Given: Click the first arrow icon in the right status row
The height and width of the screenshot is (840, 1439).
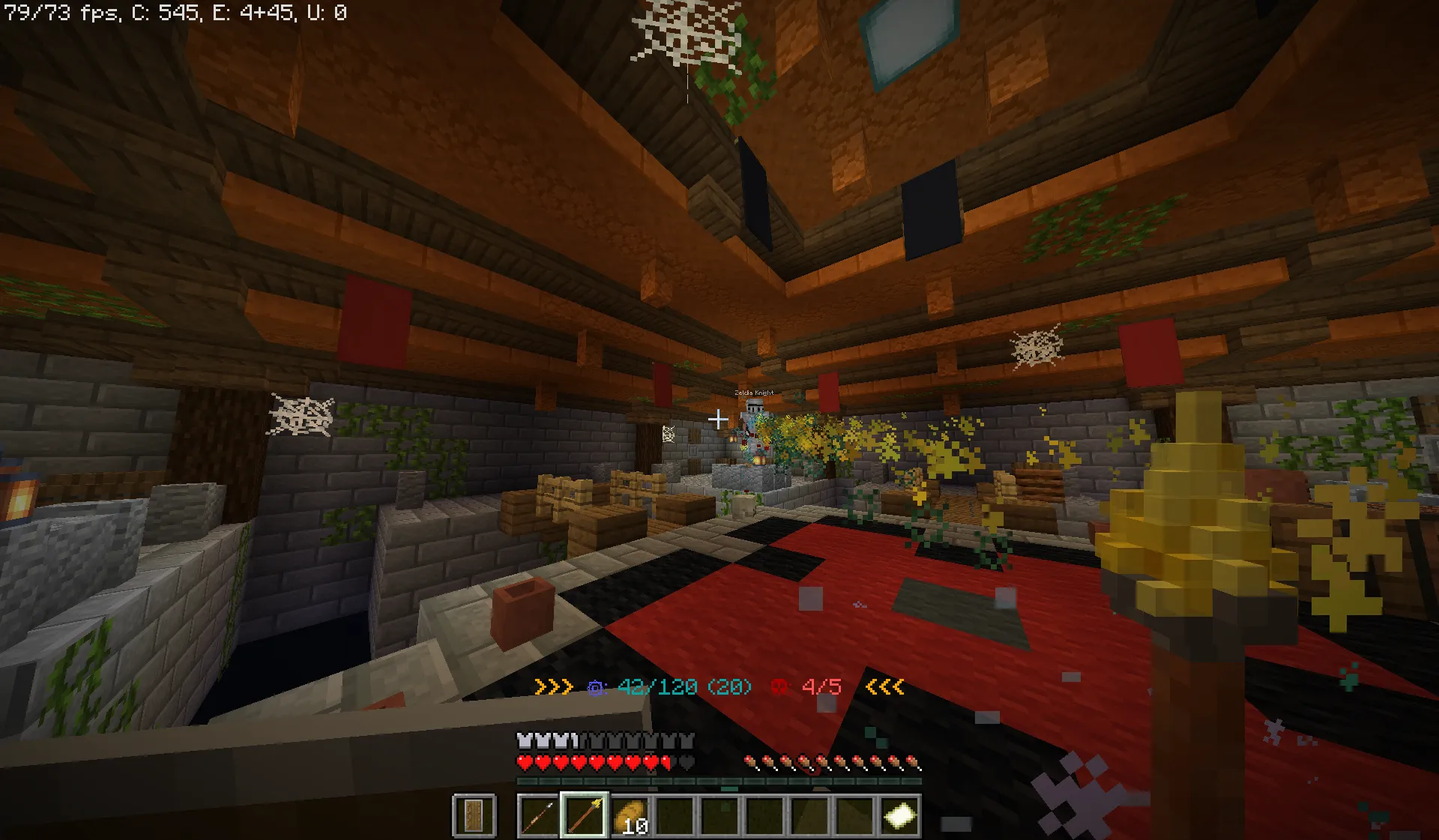Looking at the screenshot, I should coord(752,763).
